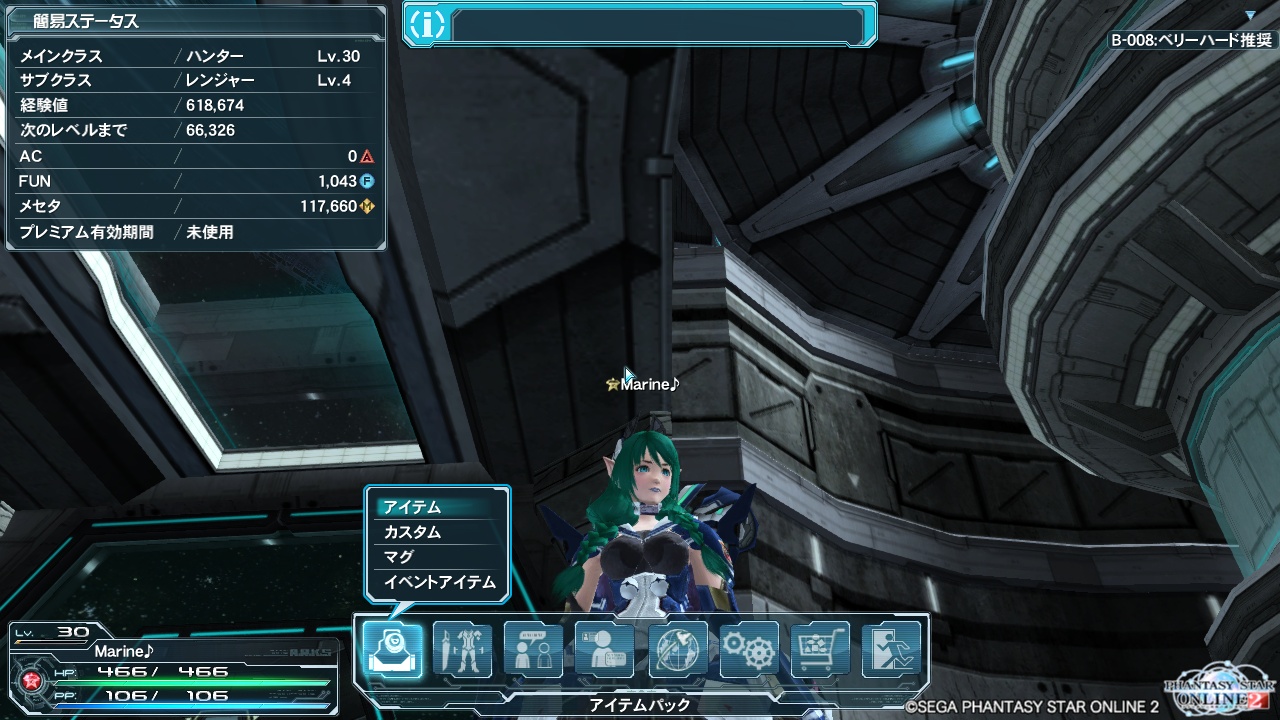Screen dimensions: 1280x720
Task: Click the logout exit door icon
Action: (891, 650)
